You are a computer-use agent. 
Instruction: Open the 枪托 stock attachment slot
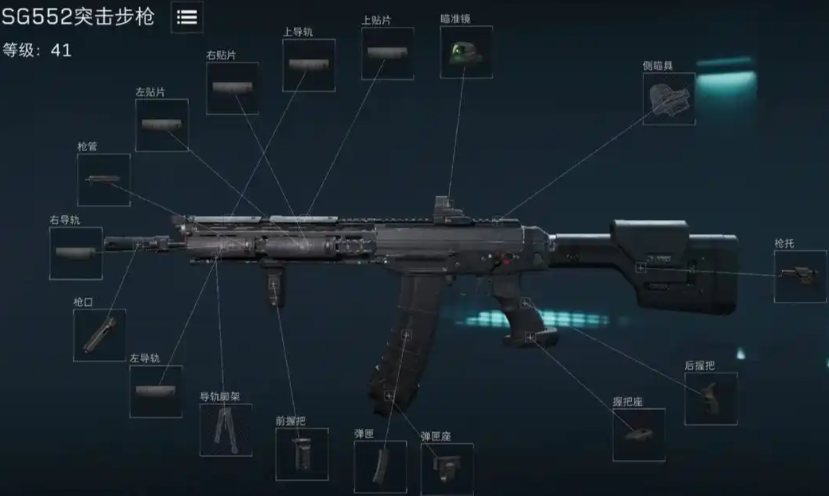pos(801,276)
